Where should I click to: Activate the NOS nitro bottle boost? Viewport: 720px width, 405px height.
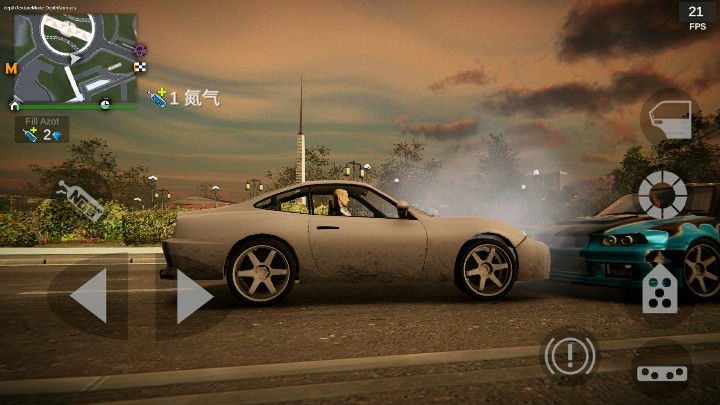coord(81,201)
